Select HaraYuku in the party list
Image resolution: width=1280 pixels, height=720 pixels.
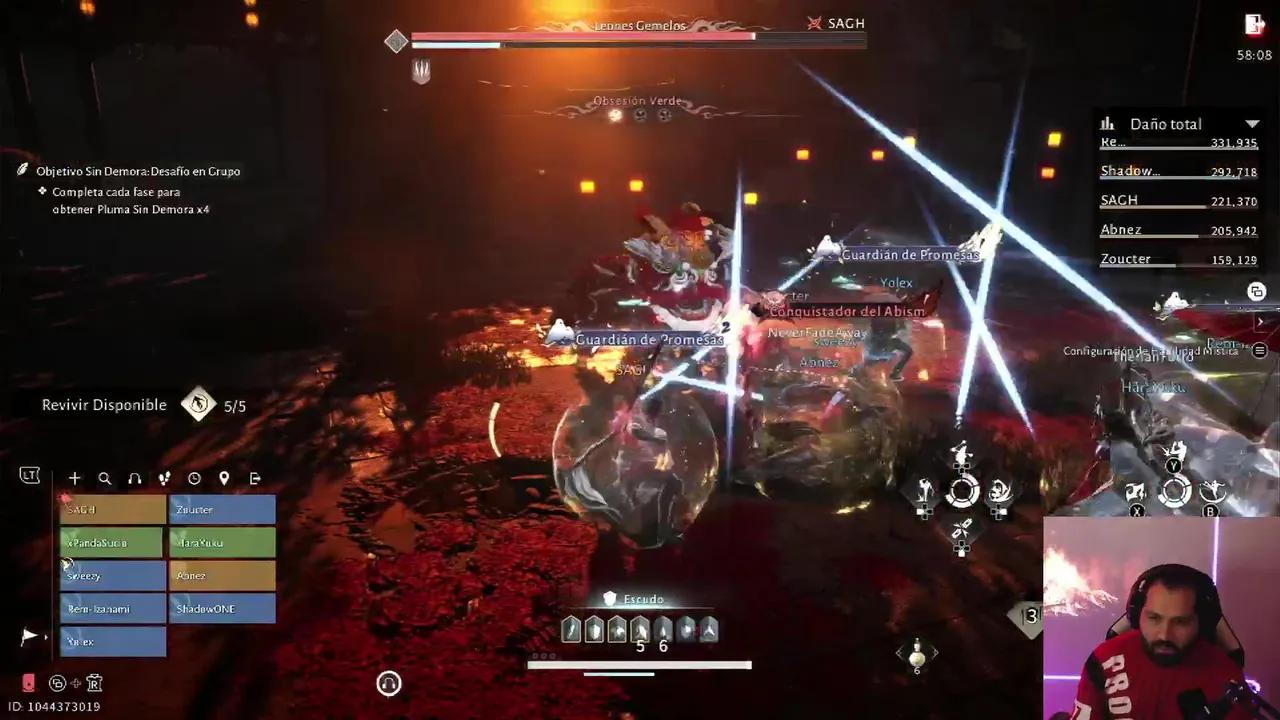tap(222, 543)
